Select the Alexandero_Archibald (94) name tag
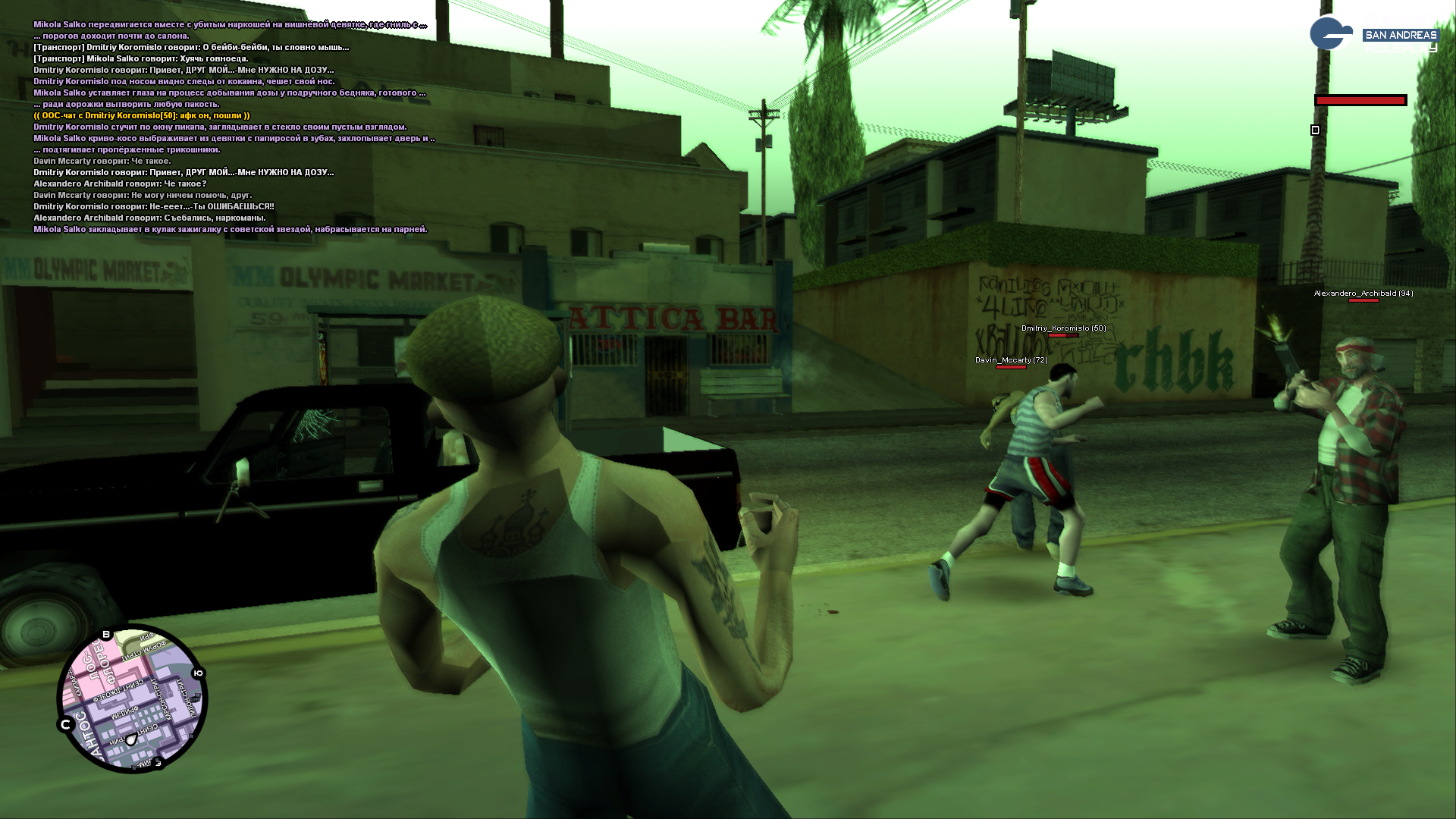 pos(1363,293)
